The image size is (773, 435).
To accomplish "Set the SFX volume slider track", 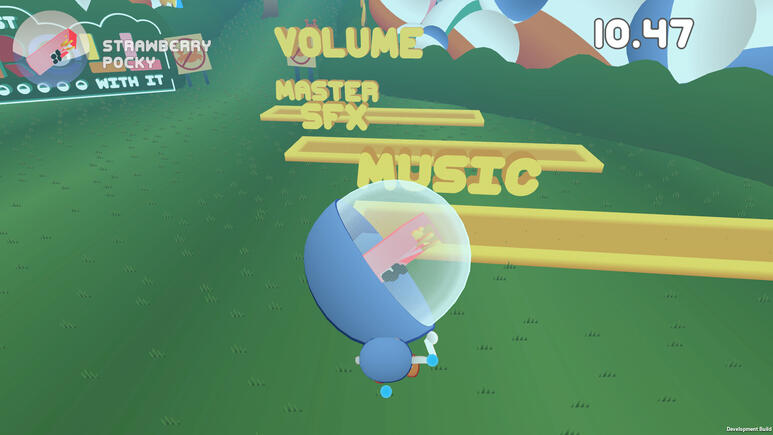I will click(440, 153).
